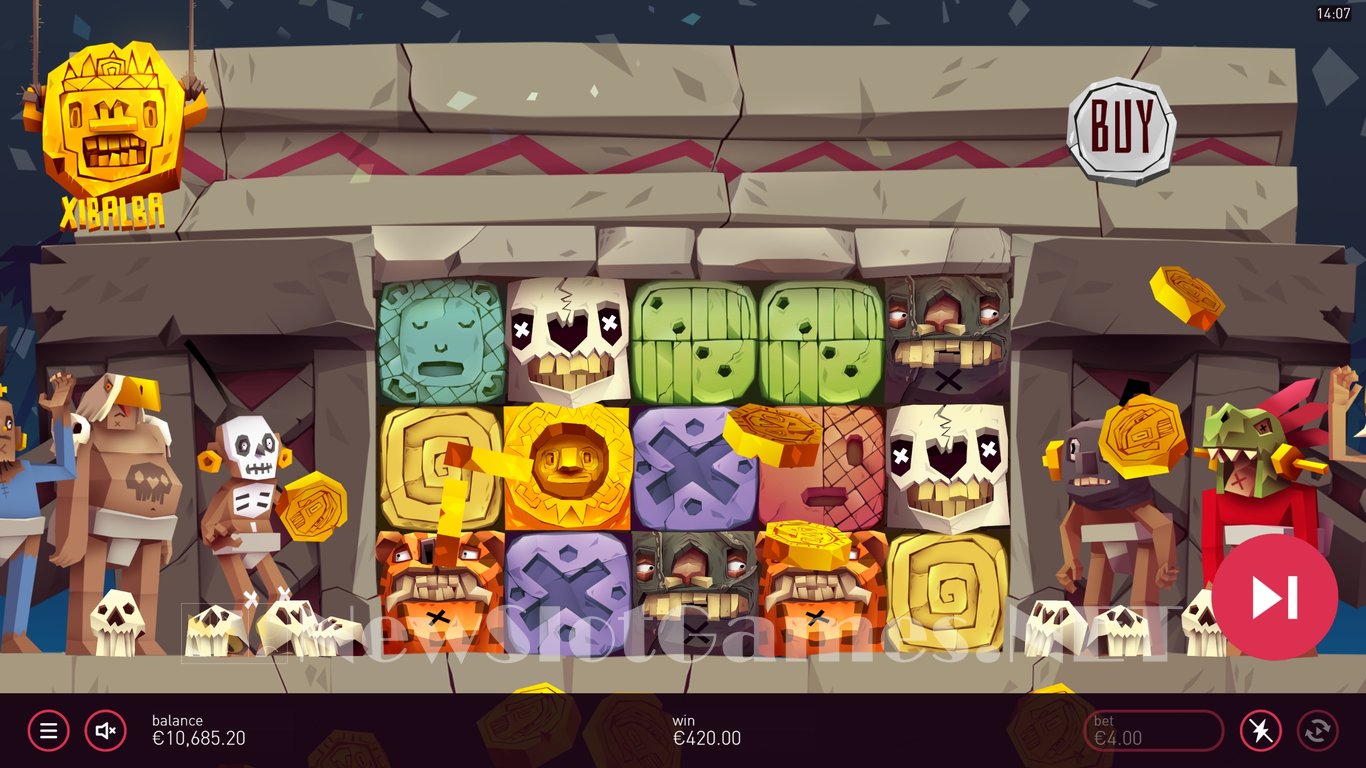Screen dimensions: 1366x768
Task: Toggle the lightning turbo spin mode
Action: pyautogui.click(x=1260, y=731)
